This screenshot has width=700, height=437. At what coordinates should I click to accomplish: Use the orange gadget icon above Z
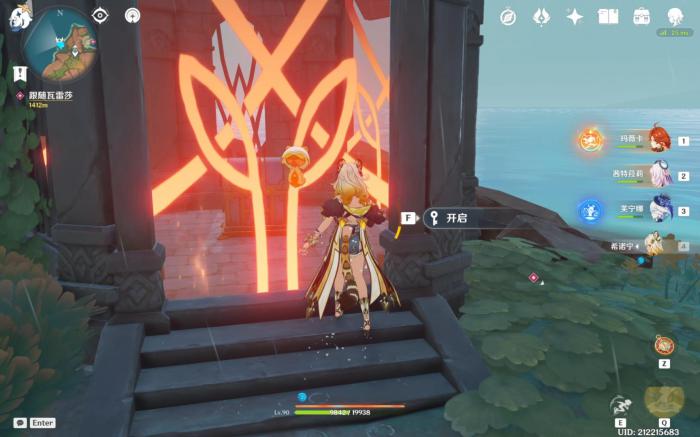[x=664, y=345]
